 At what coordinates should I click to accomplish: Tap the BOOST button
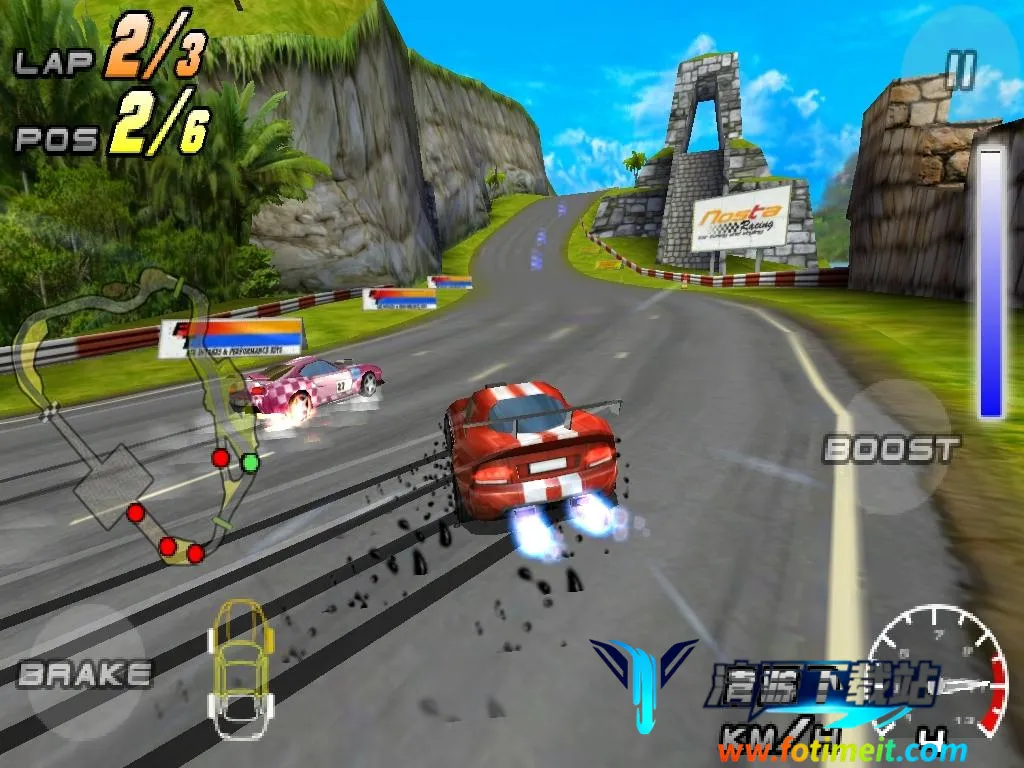pos(891,449)
